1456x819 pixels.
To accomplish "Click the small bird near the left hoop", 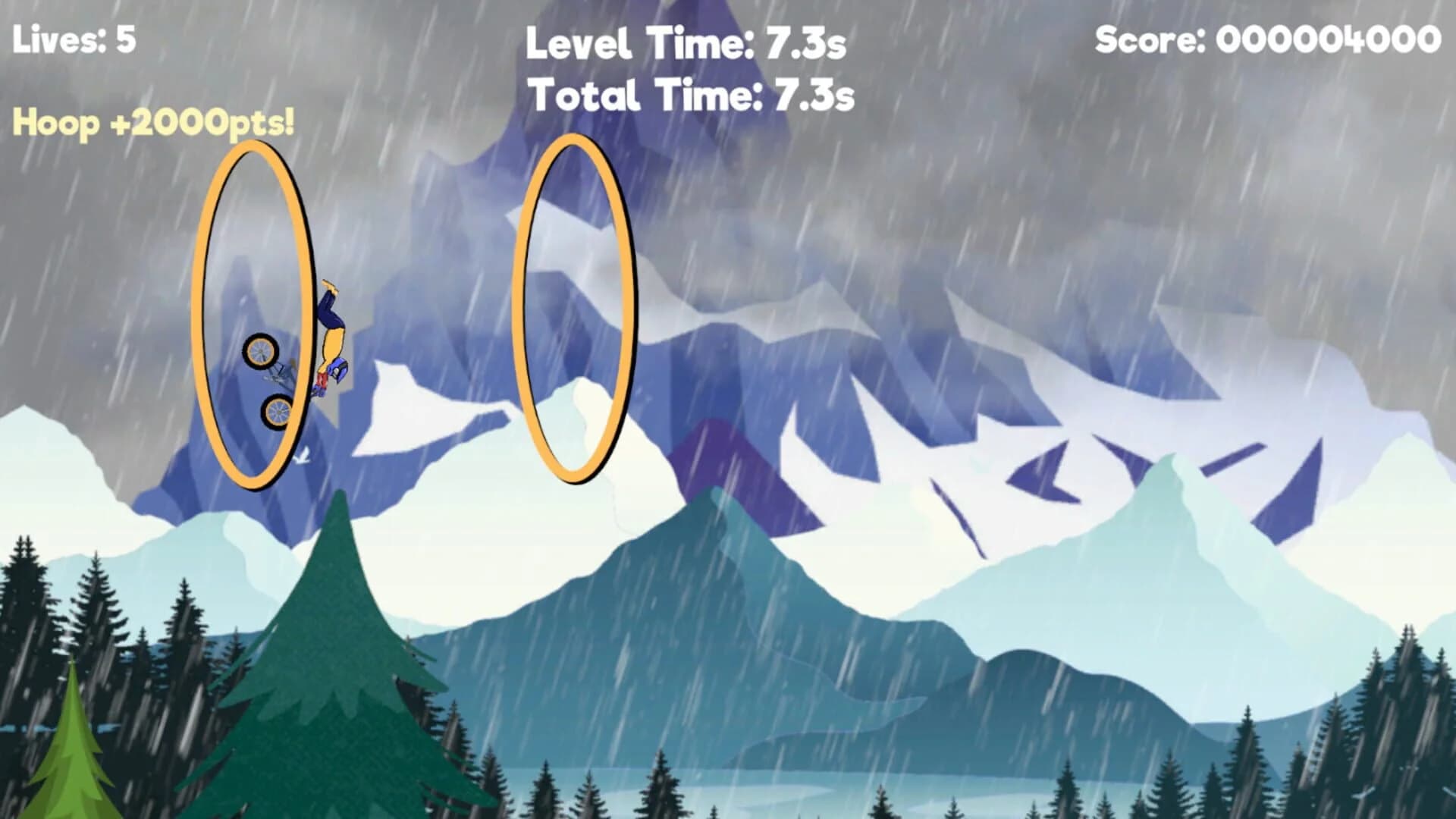I will (x=302, y=457).
